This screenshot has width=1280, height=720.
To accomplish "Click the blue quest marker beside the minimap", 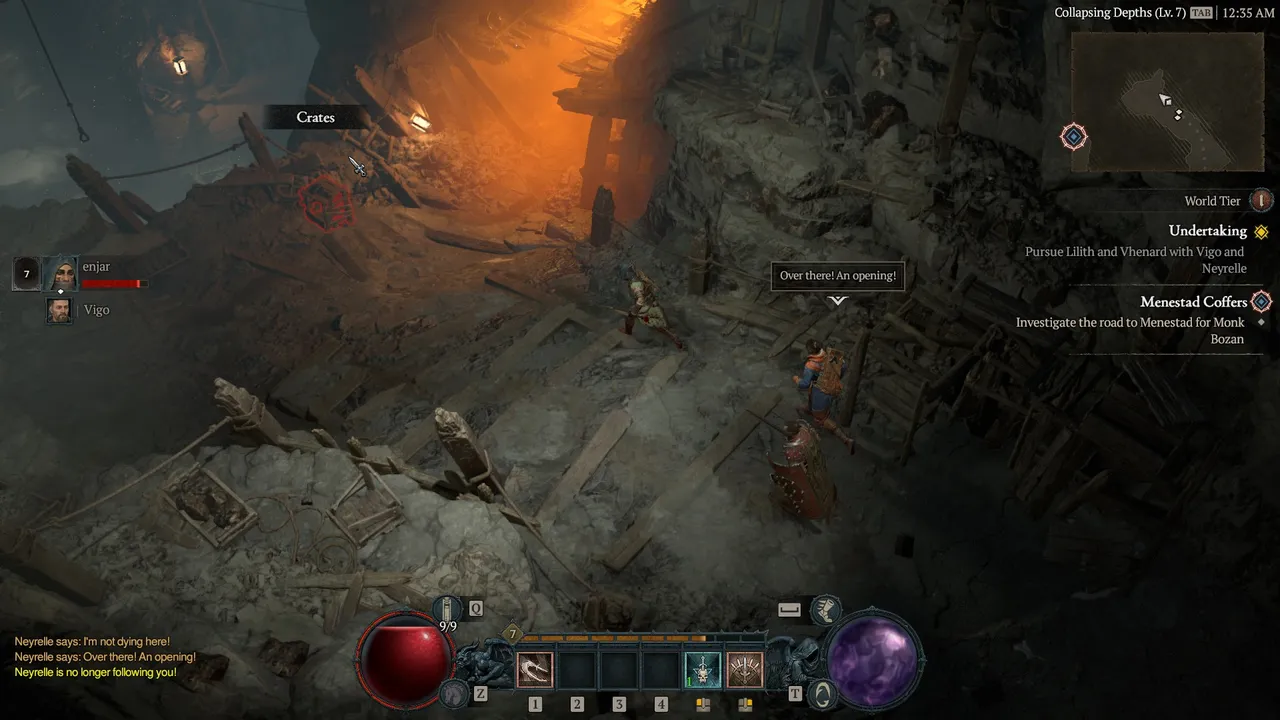I will coord(1074,136).
